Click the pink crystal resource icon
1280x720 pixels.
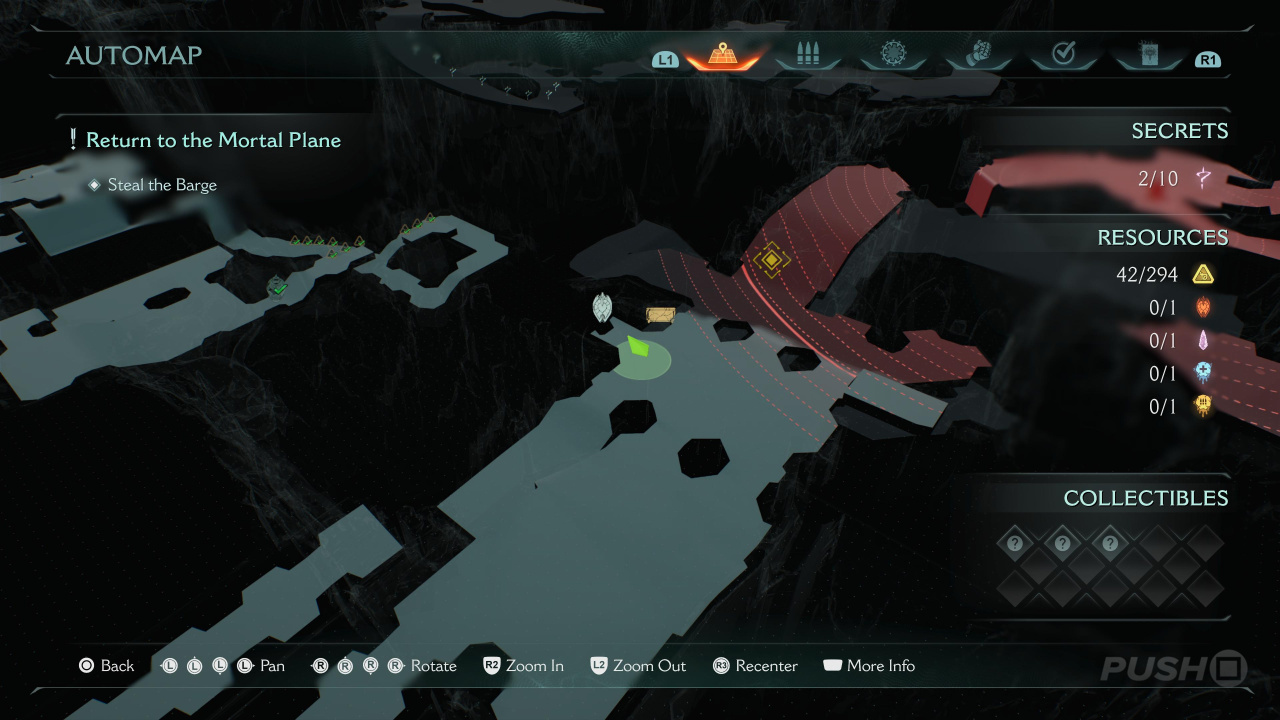(x=1203, y=340)
